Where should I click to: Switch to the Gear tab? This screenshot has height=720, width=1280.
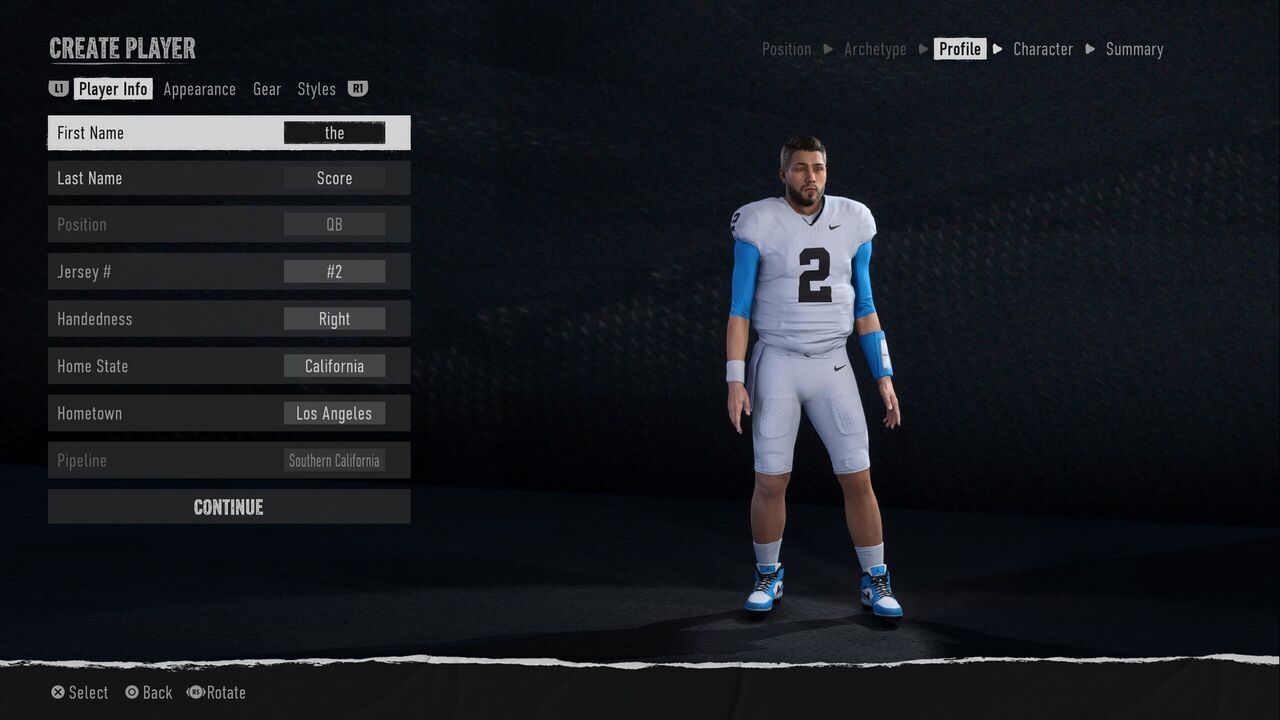[267, 89]
